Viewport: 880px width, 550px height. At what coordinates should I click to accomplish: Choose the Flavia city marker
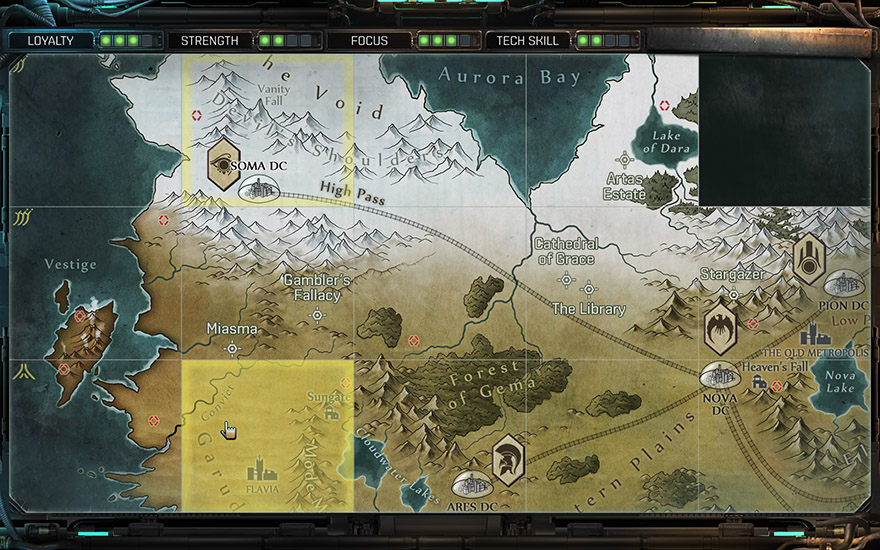tap(262, 468)
